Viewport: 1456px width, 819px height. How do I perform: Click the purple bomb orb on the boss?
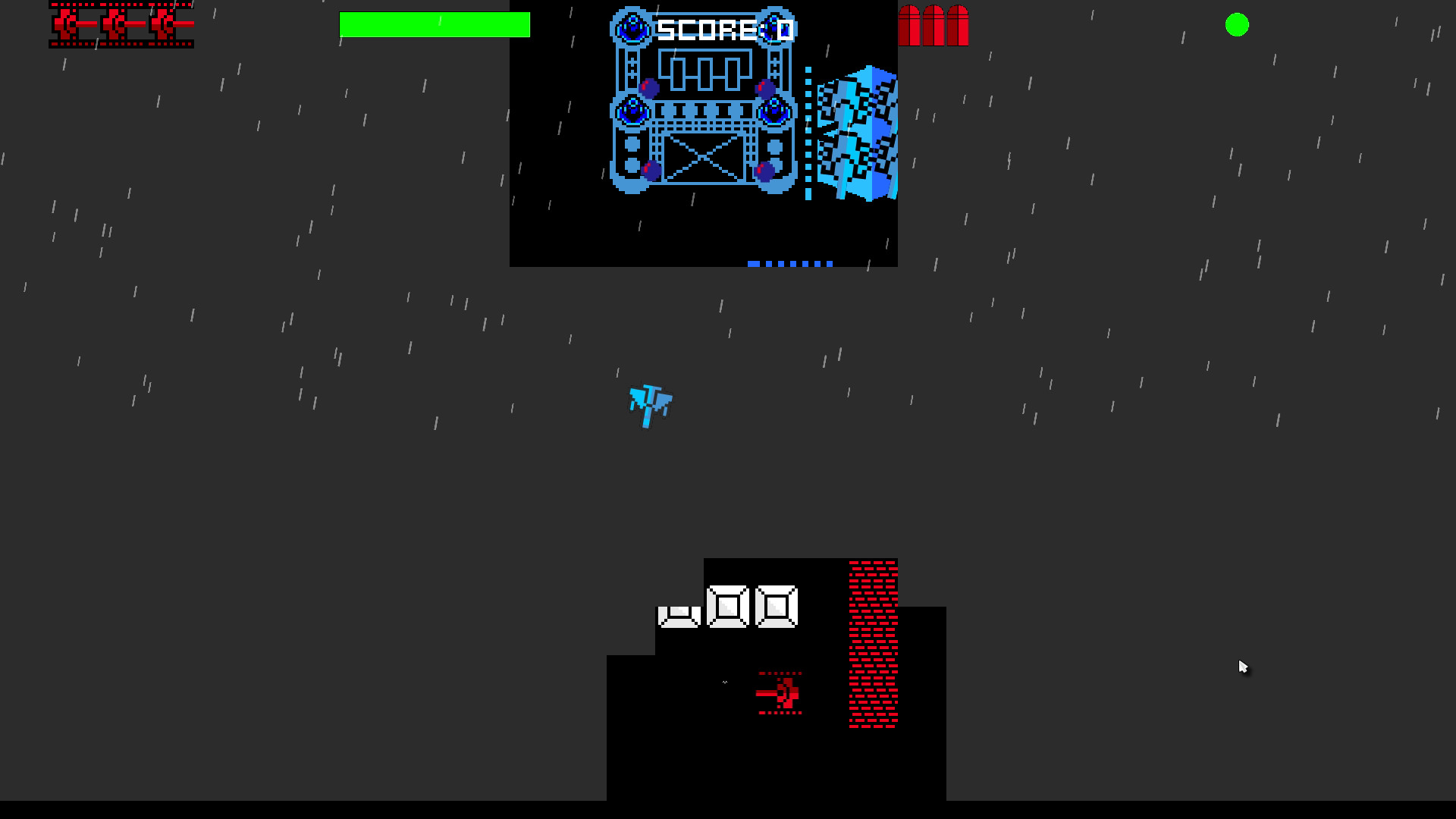[x=650, y=87]
